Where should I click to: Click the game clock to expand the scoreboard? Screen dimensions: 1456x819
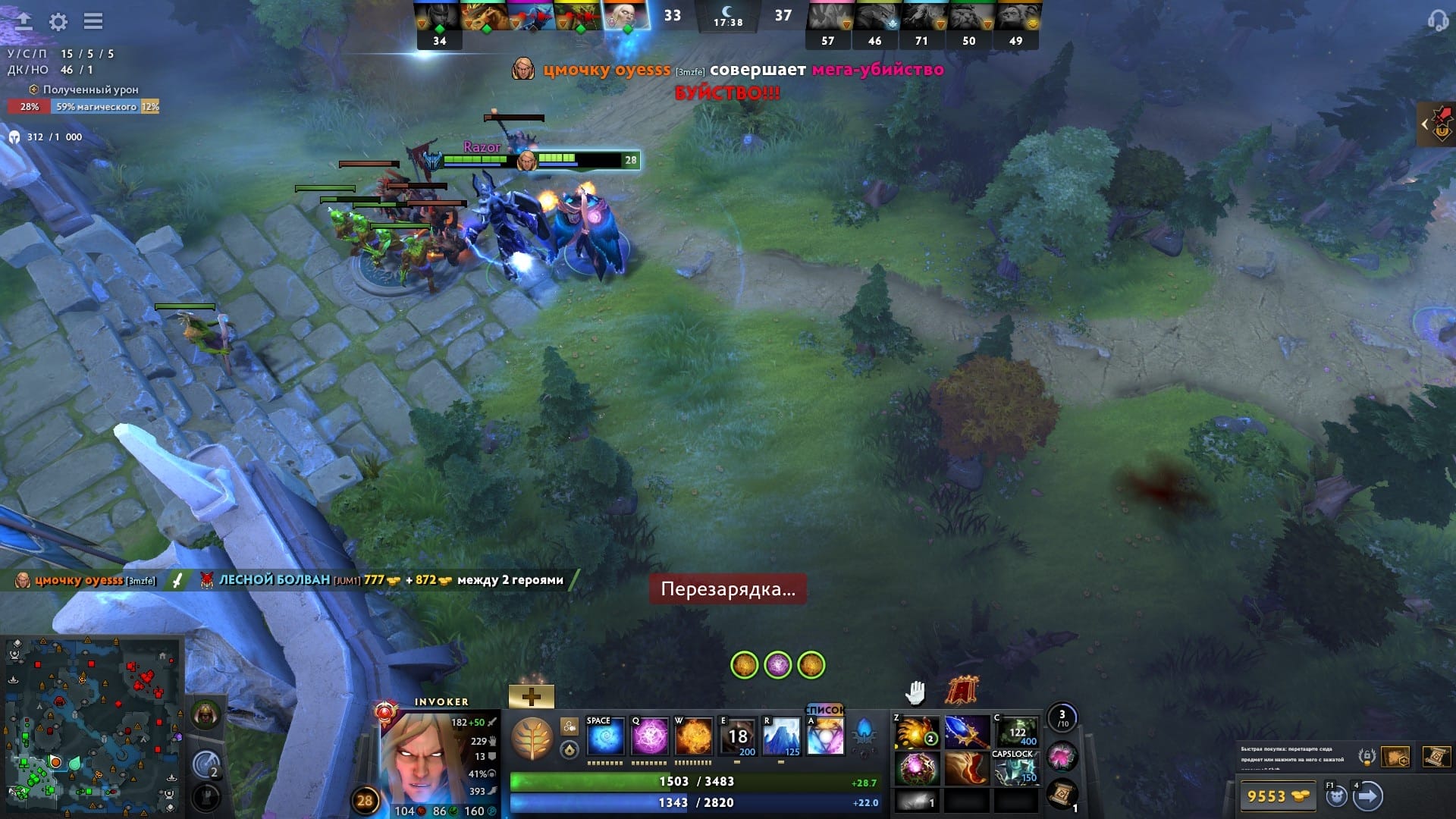click(728, 17)
